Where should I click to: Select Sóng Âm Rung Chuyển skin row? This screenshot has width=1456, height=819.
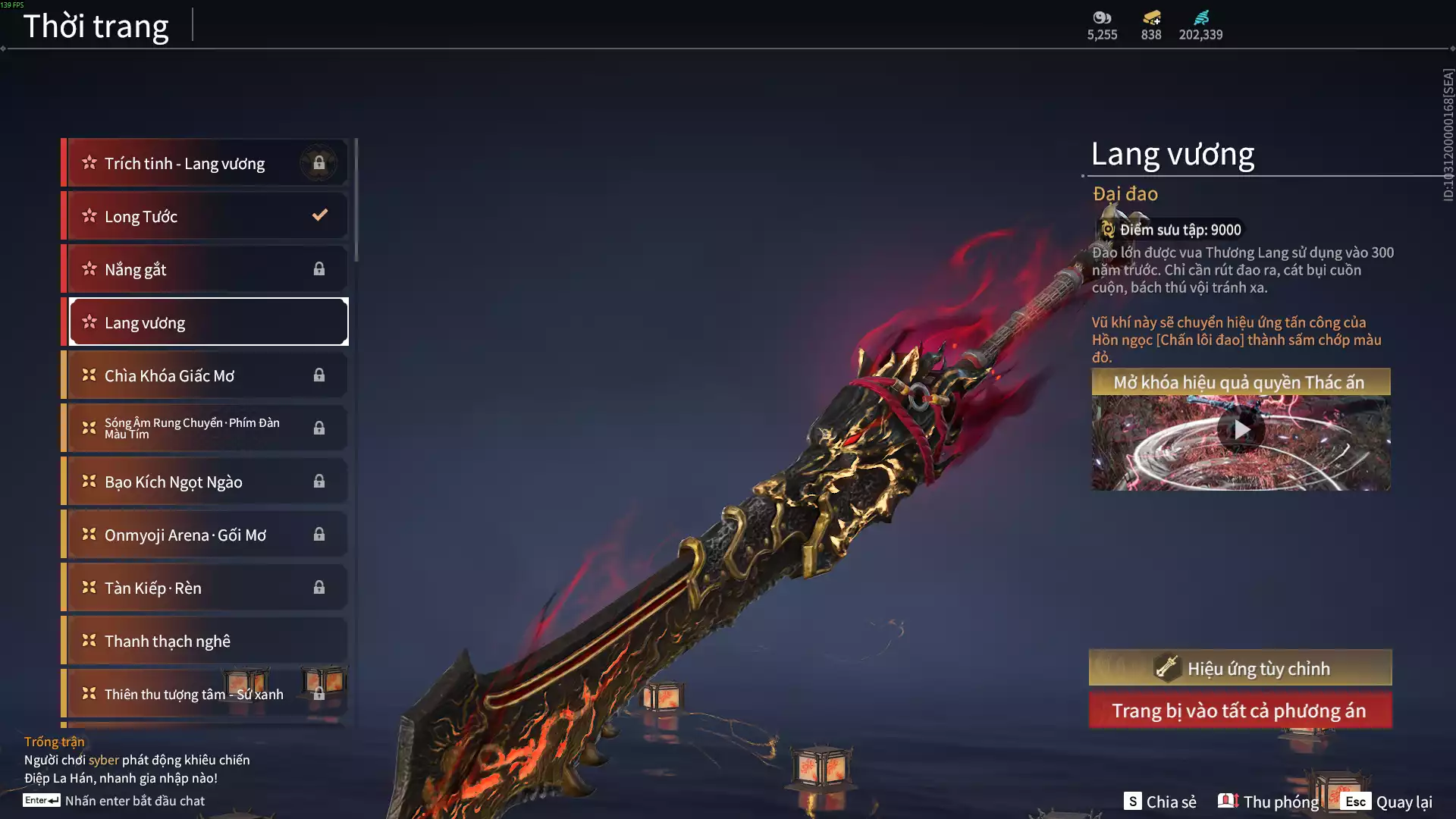click(x=205, y=428)
